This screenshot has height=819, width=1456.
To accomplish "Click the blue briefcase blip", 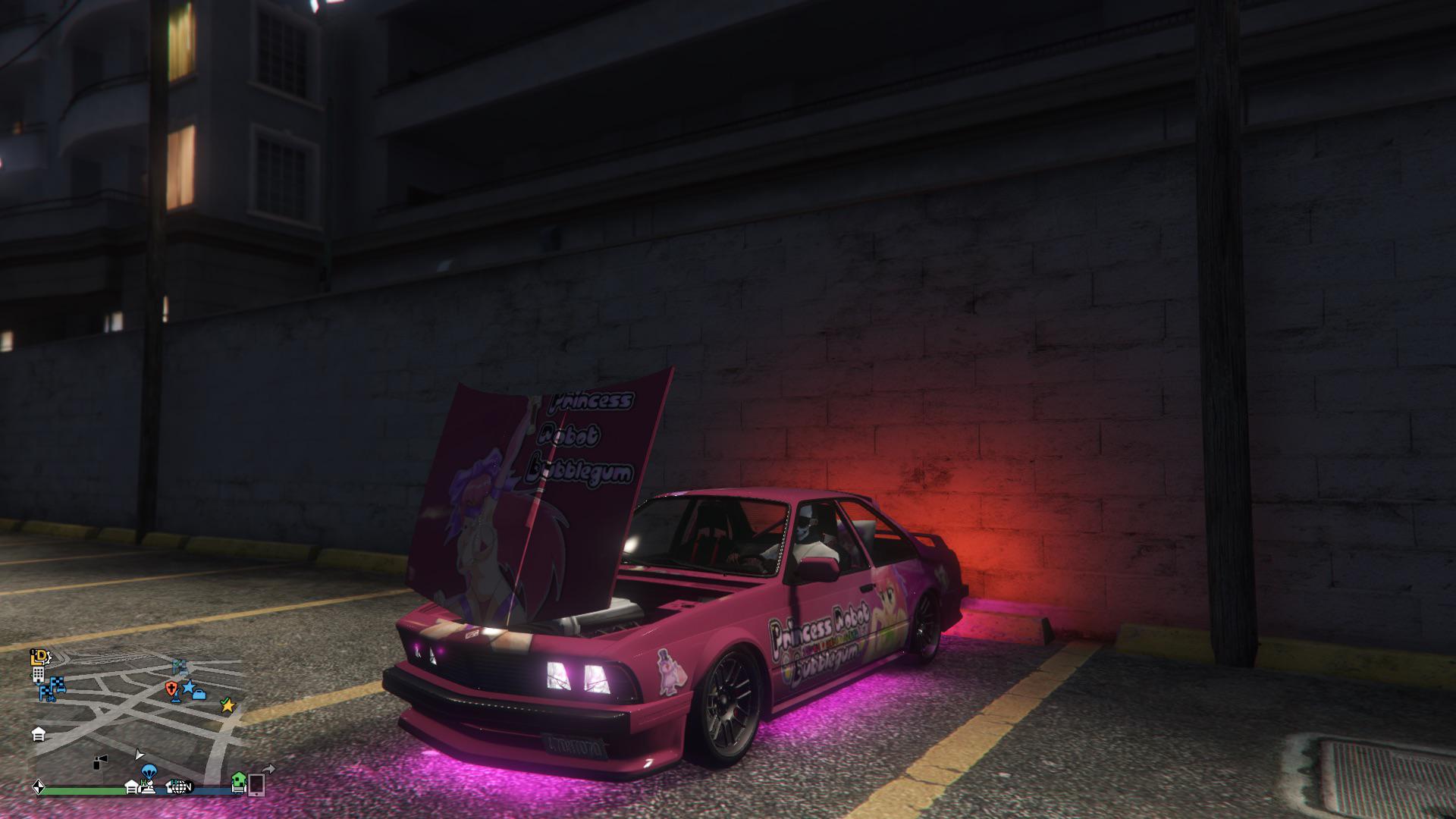I will (x=199, y=695).
